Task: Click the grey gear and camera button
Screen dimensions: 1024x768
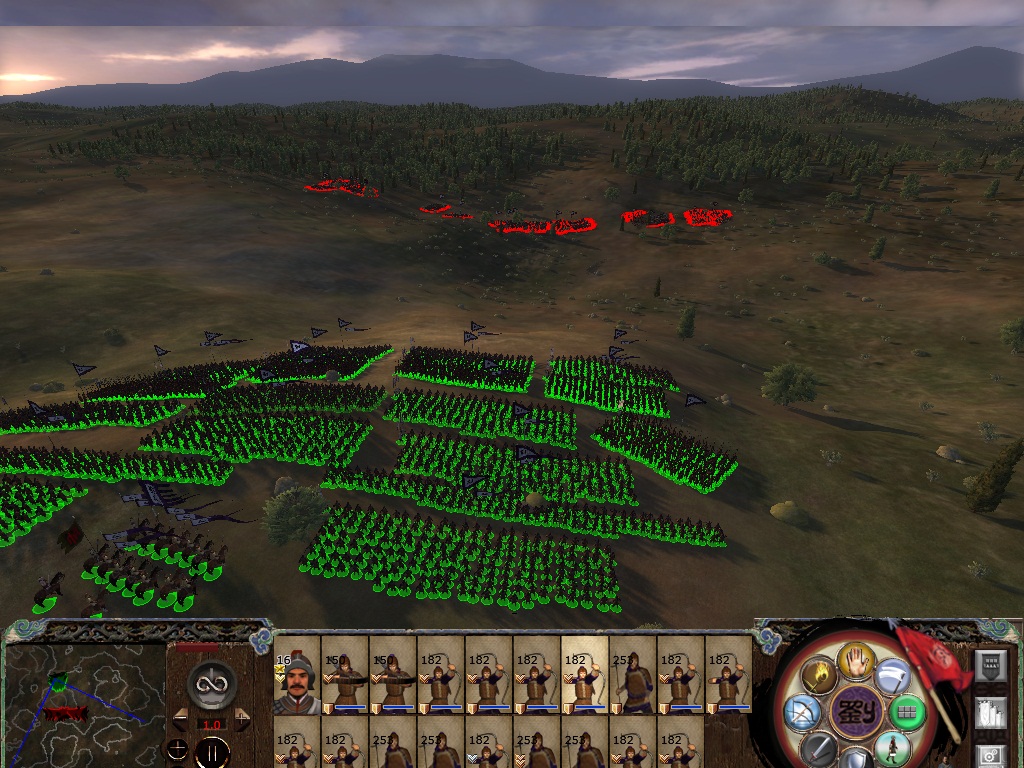Action: tap(990, 756)
